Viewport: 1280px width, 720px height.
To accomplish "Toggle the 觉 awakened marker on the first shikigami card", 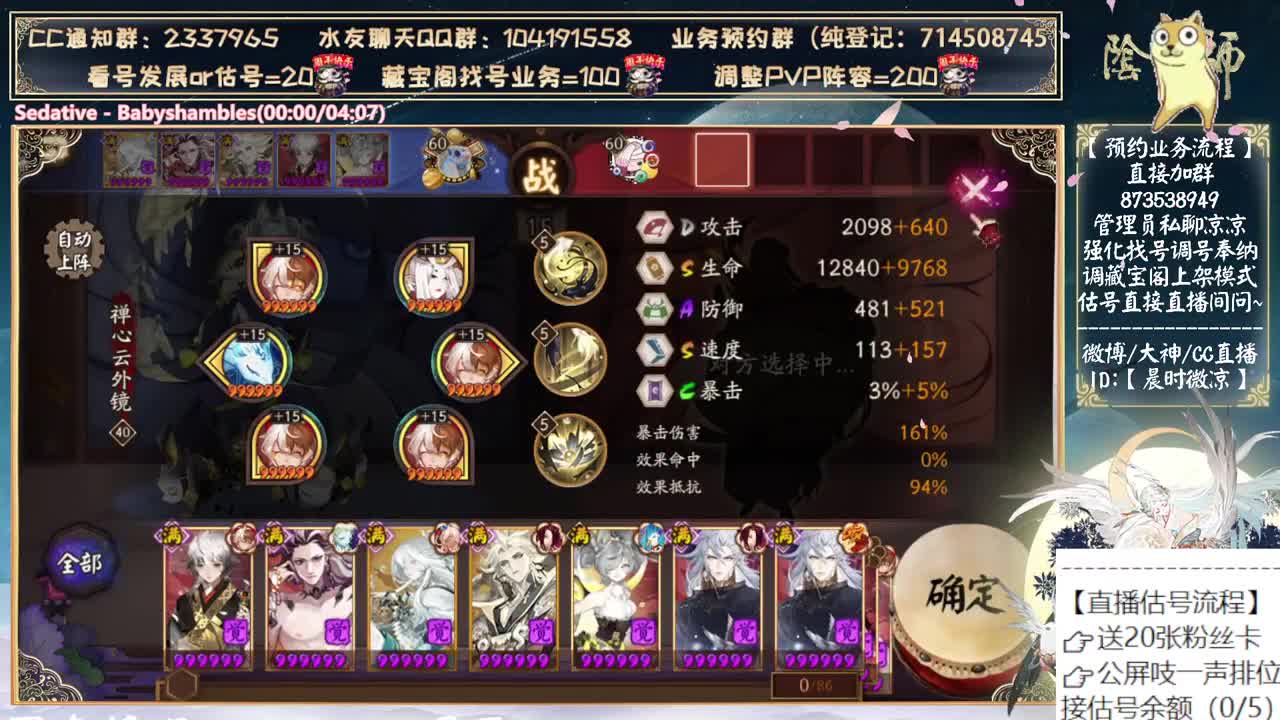I will pyautogui.click(x=236, y=631).
